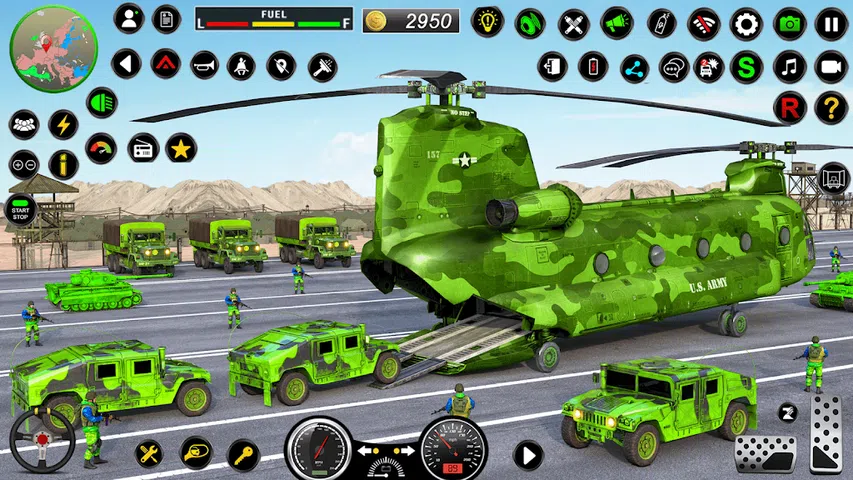Screen dimensions: 853x480
Task: Open the player profile icon
Action: pyautogui.click(x=128, y=18)
